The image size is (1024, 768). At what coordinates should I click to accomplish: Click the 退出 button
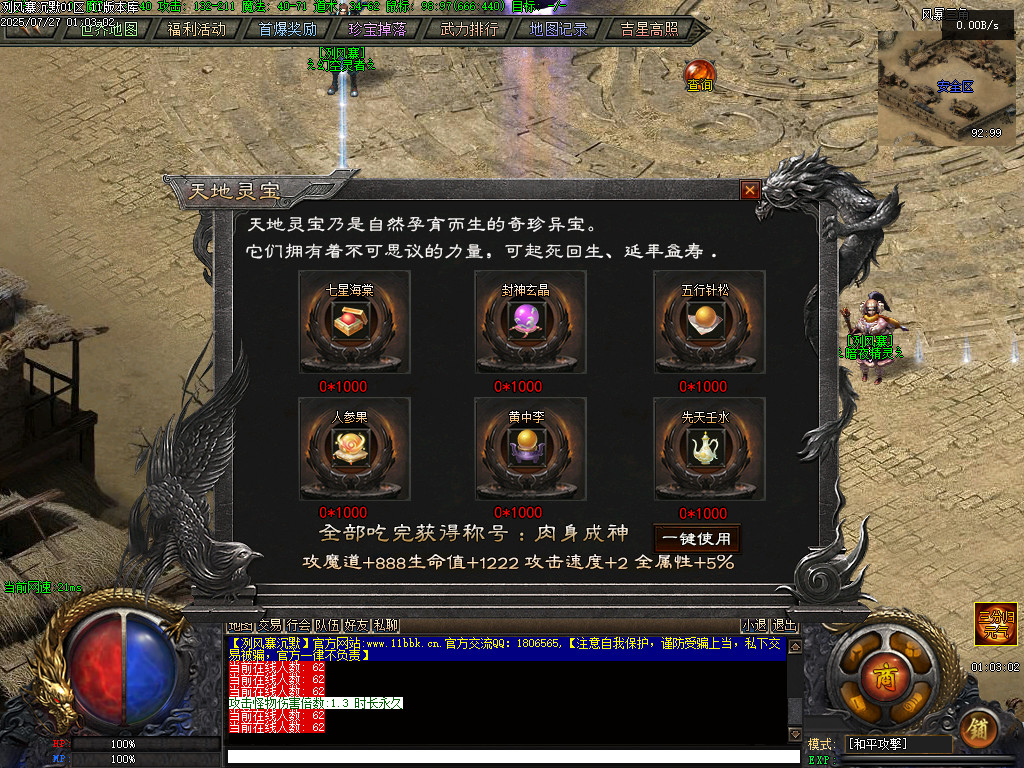point(785,625)
